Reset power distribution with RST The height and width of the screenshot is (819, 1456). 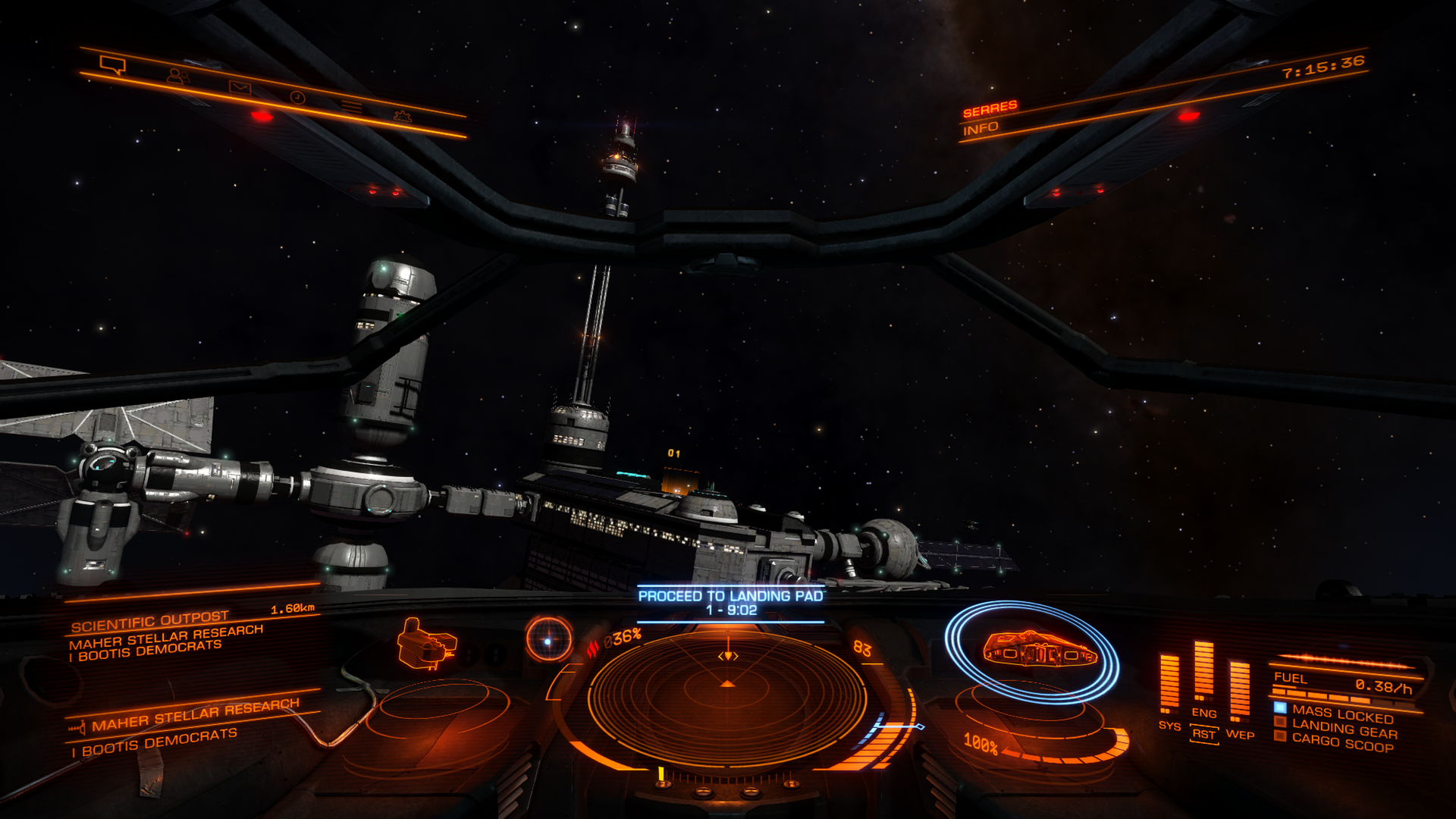click(1203, 734)
